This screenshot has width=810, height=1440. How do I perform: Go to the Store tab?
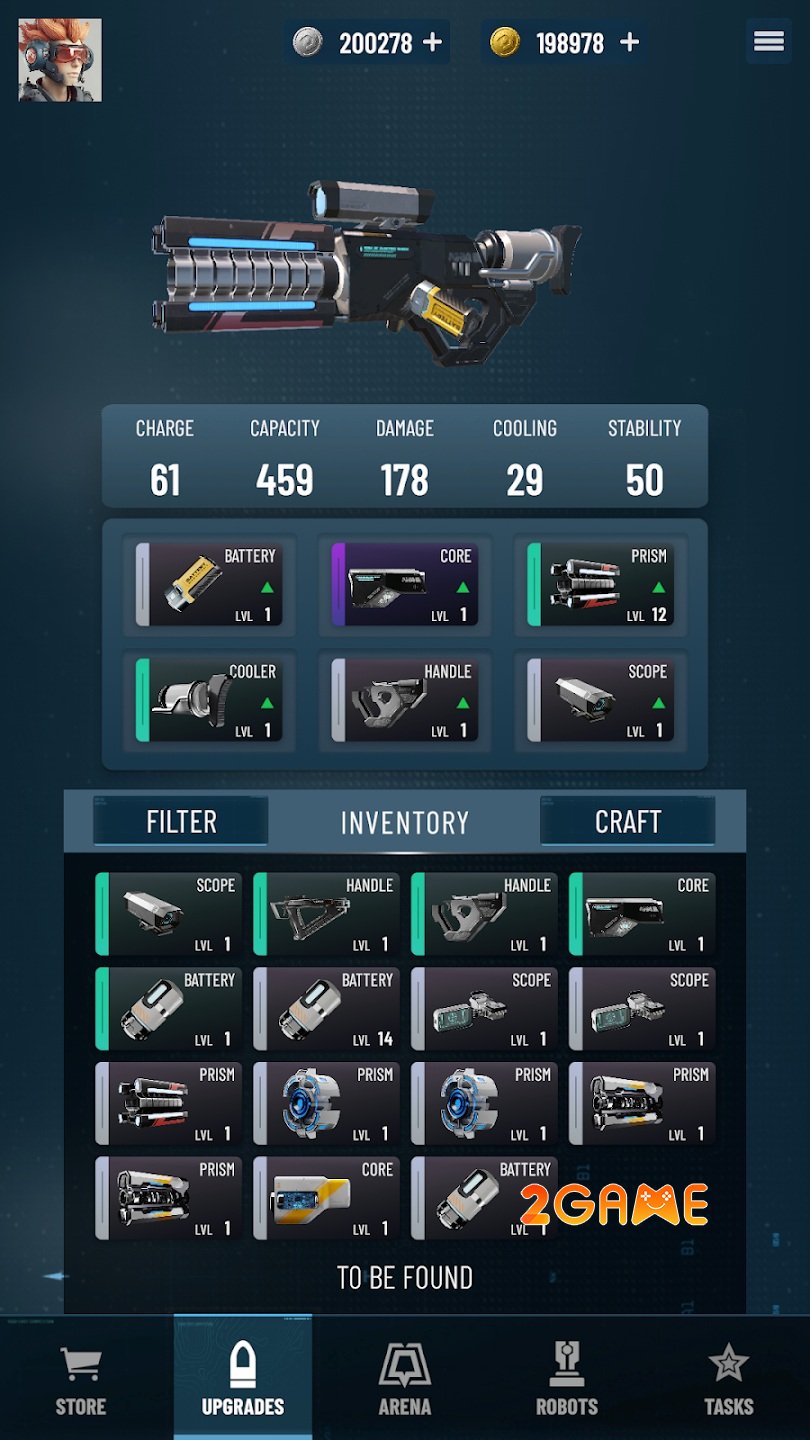coord(81,1380)
